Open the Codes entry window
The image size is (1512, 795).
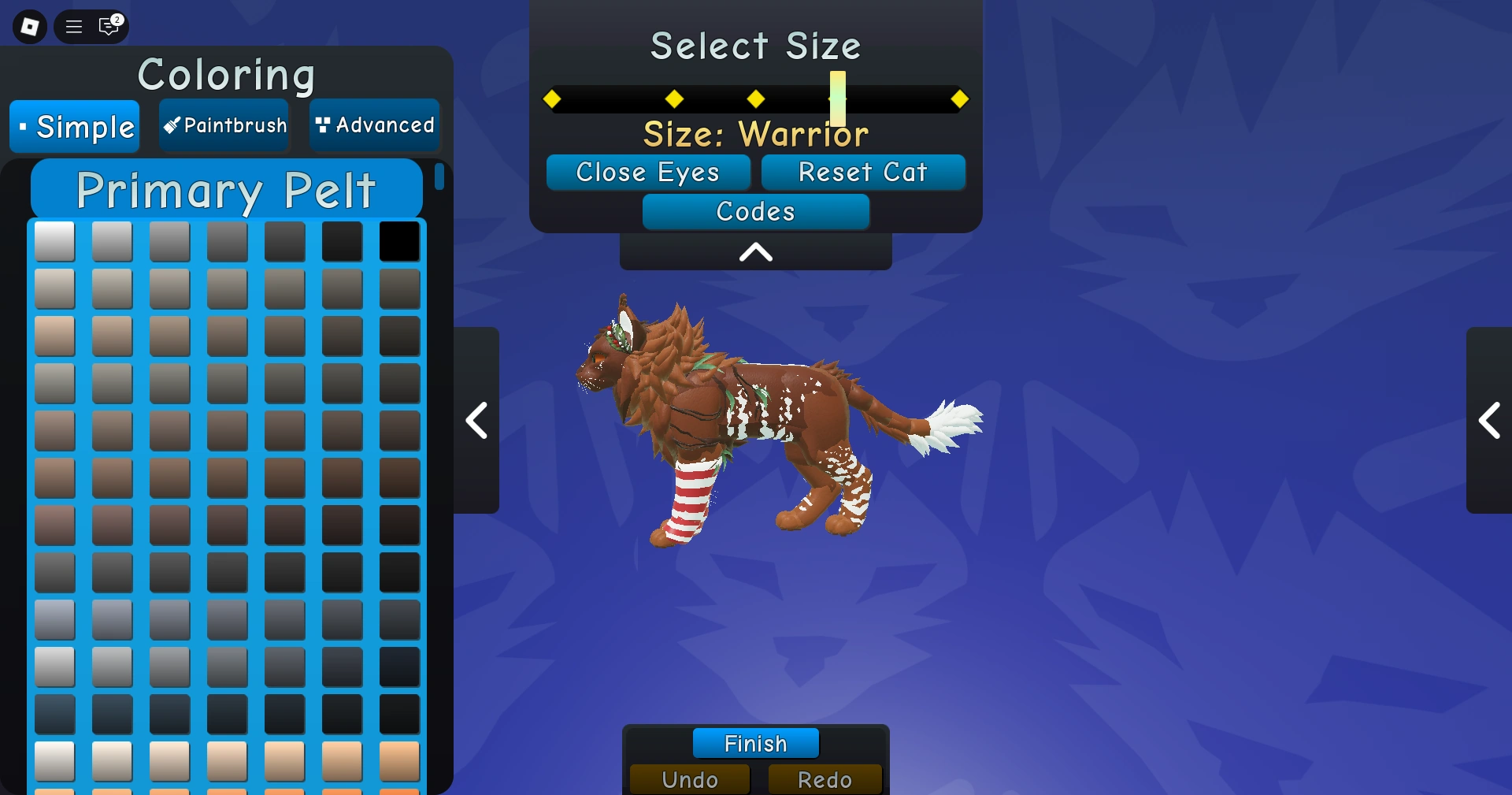[x=755, y=211]
